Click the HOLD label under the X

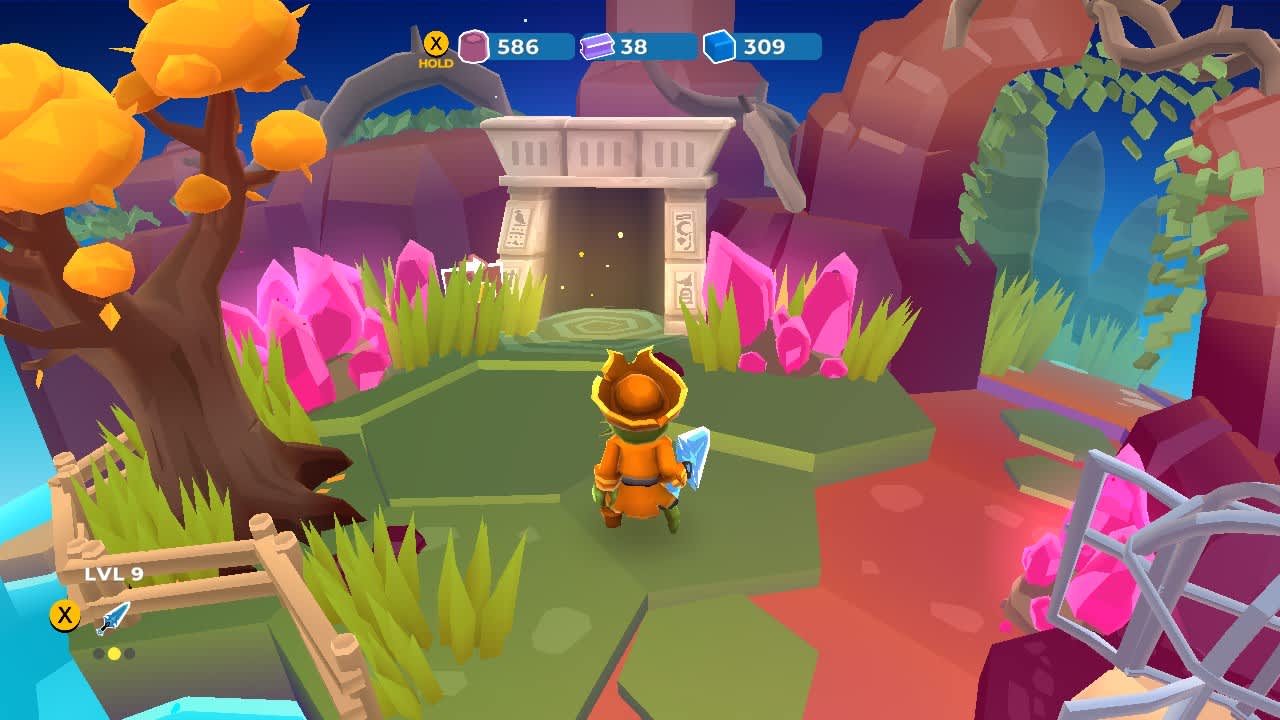pos(437,62)
